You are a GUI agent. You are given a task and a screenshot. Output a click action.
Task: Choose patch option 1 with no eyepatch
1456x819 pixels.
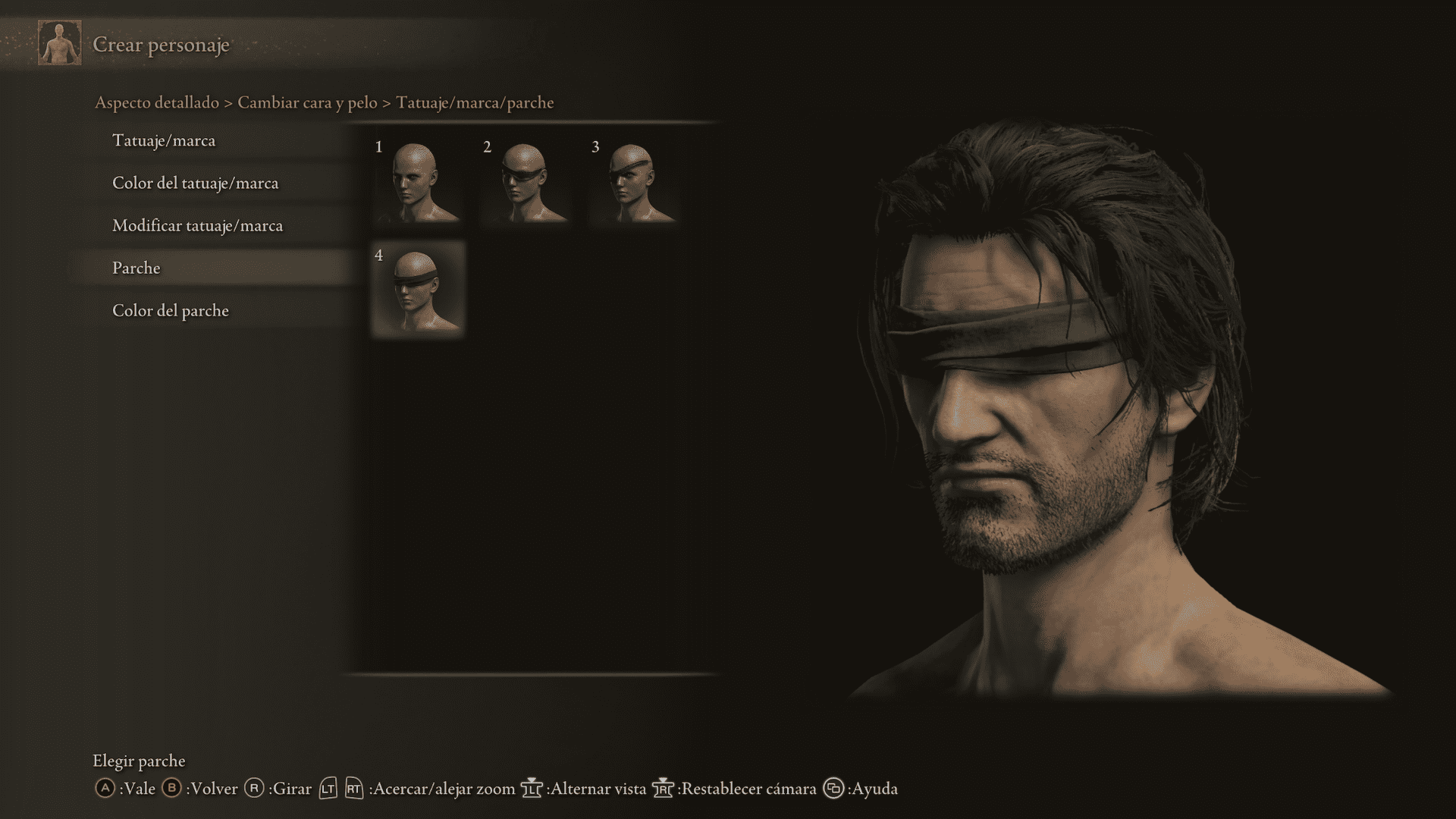point(418,181)
